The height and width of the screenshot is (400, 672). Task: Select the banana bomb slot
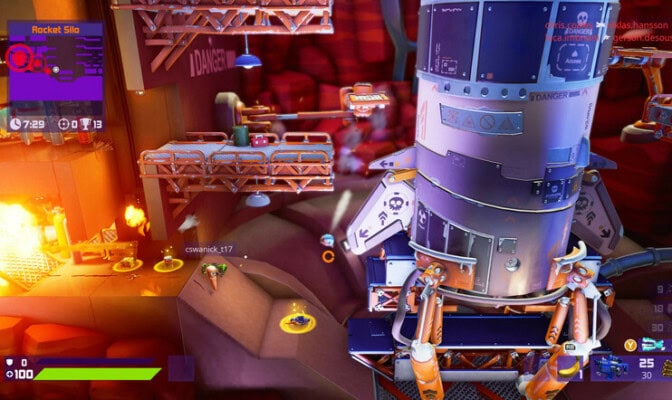(570, 367)
